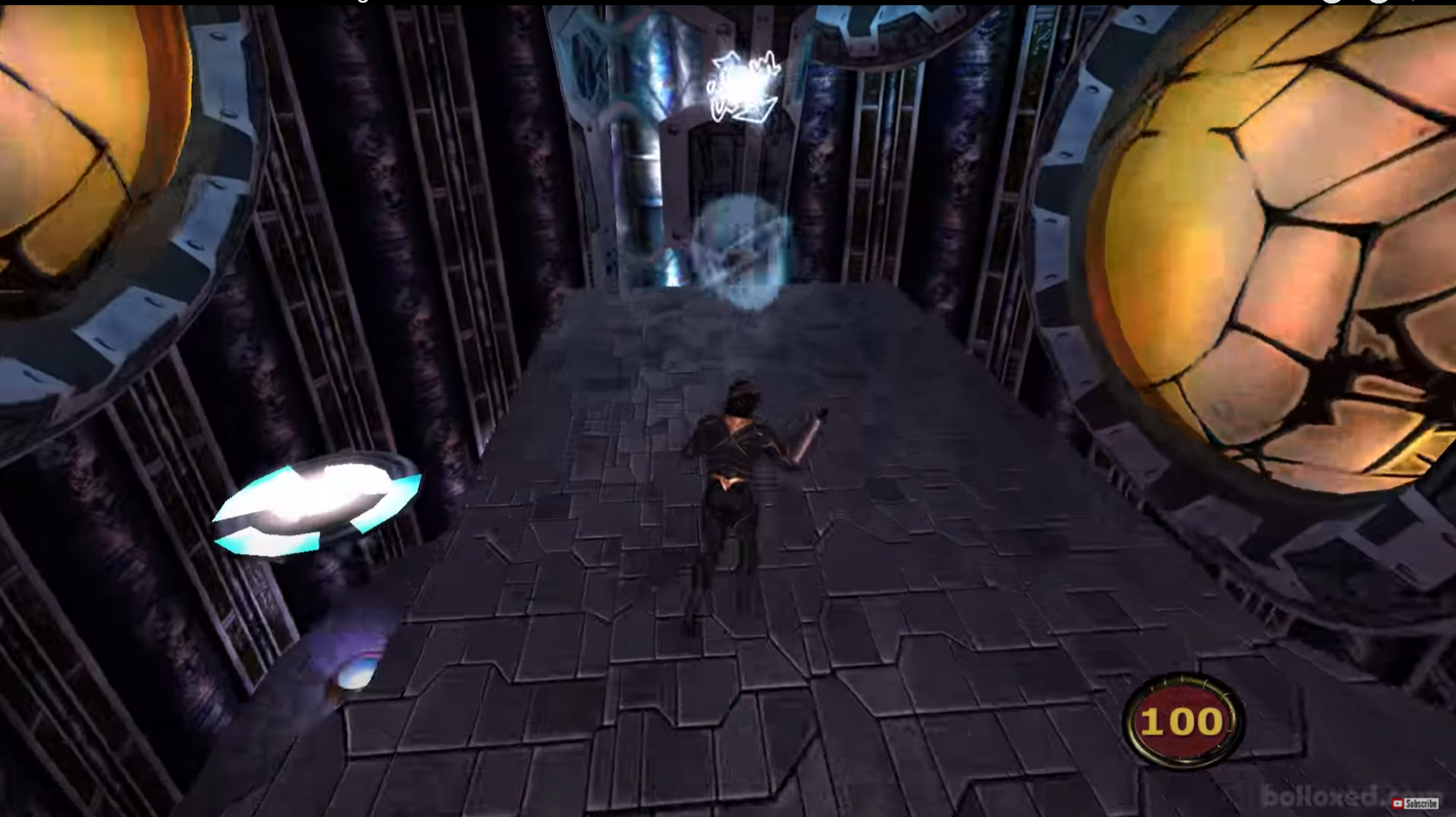Click the YouTube Subscribe button

tap(1415, 803)
